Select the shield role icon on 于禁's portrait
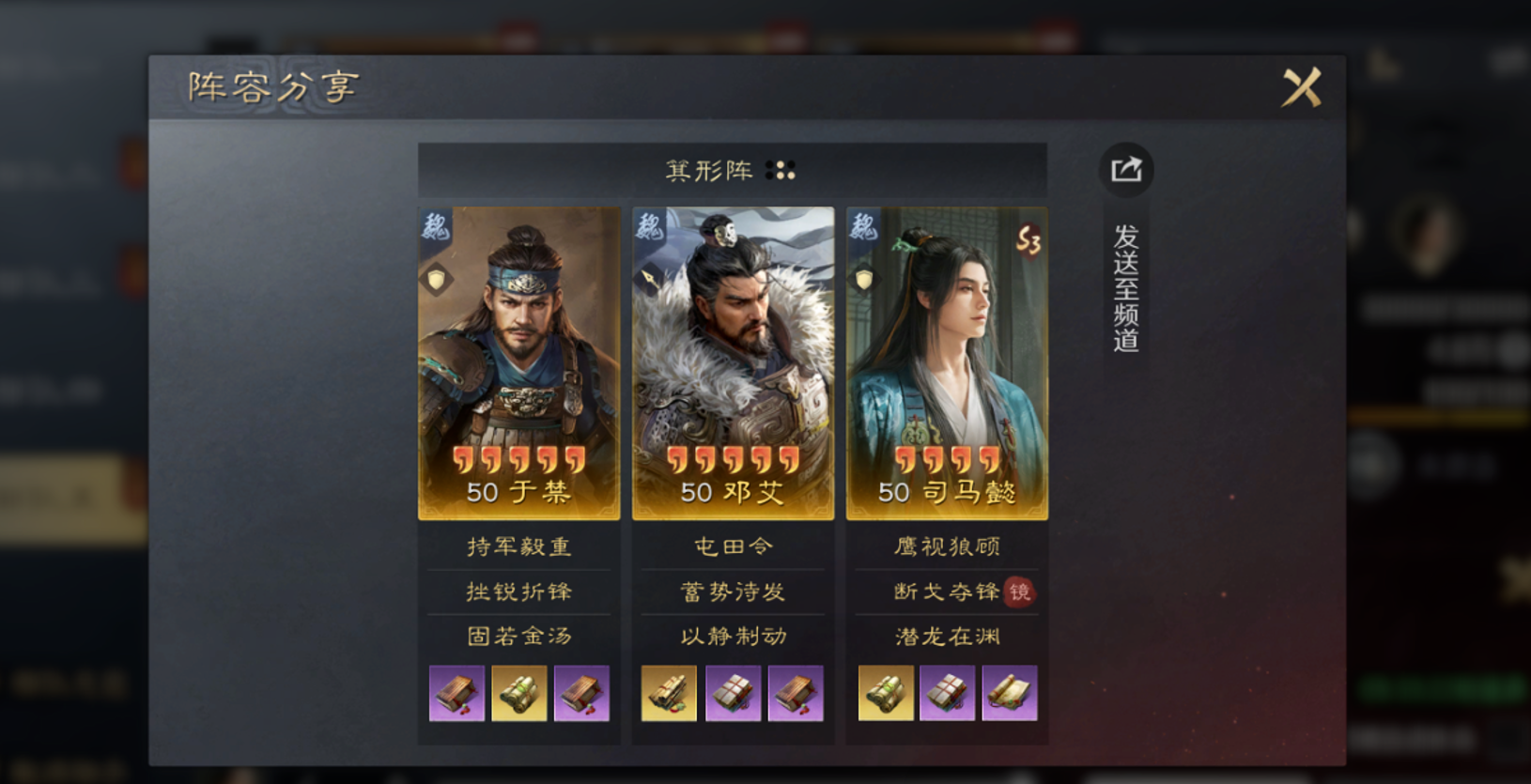Image resolution: width=1531 pixels, height=784 pixels. (435, 281)
